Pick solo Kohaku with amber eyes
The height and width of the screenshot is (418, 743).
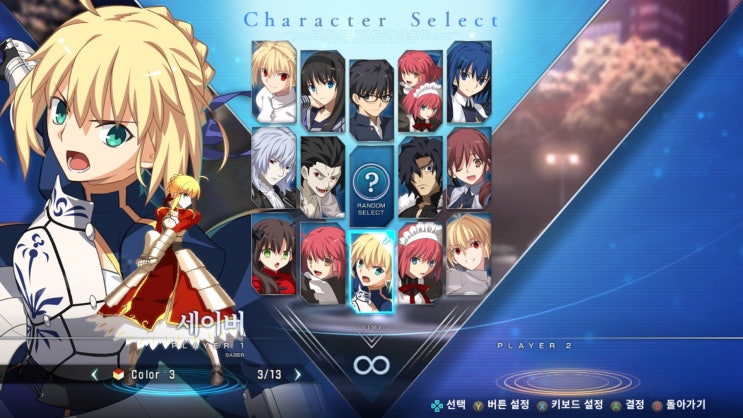[x=322, y=263]
